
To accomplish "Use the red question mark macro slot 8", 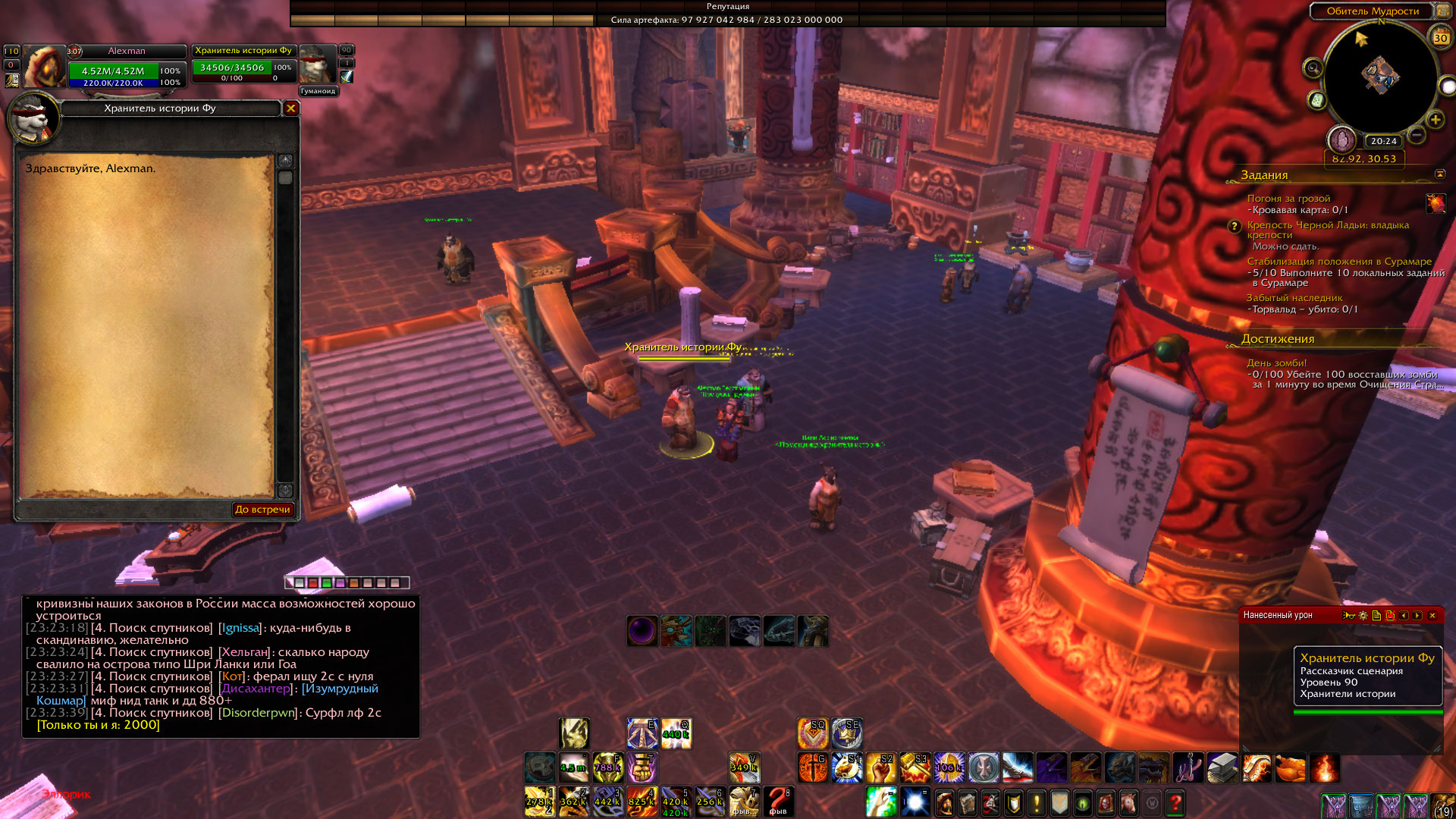I will (778, 802).
